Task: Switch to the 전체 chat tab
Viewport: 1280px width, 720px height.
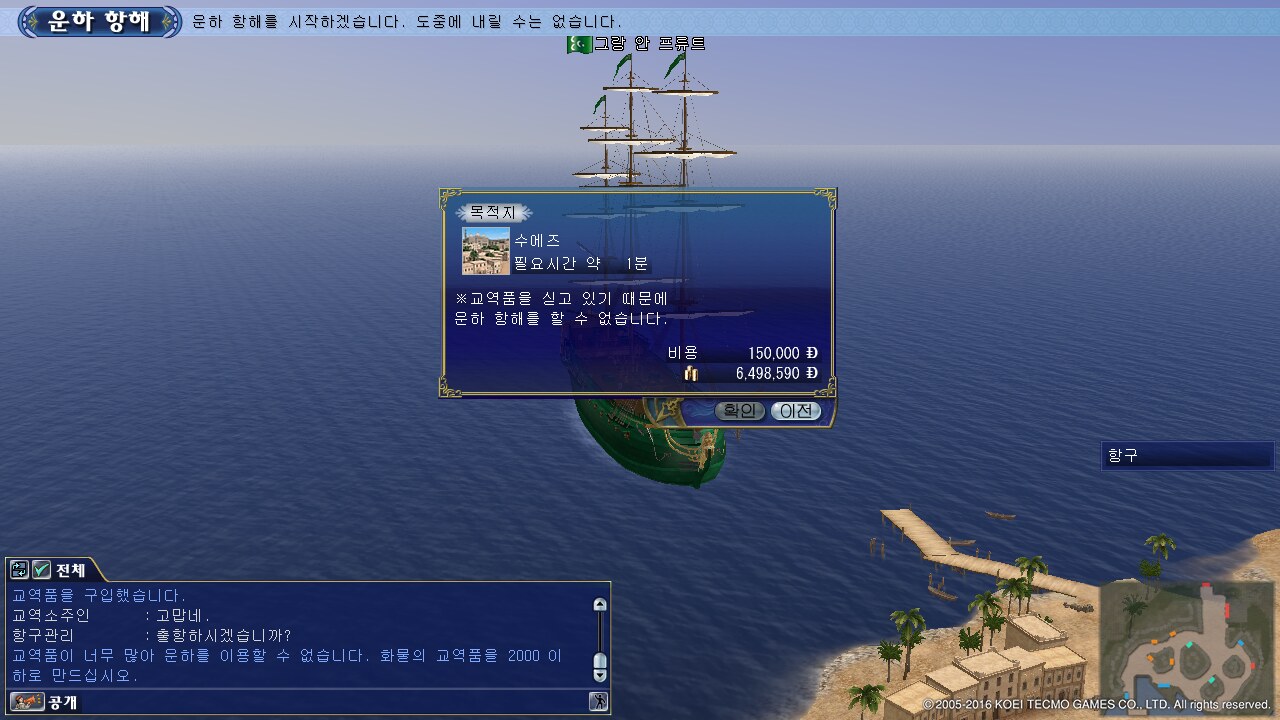Action: click(x=70, y=570)
